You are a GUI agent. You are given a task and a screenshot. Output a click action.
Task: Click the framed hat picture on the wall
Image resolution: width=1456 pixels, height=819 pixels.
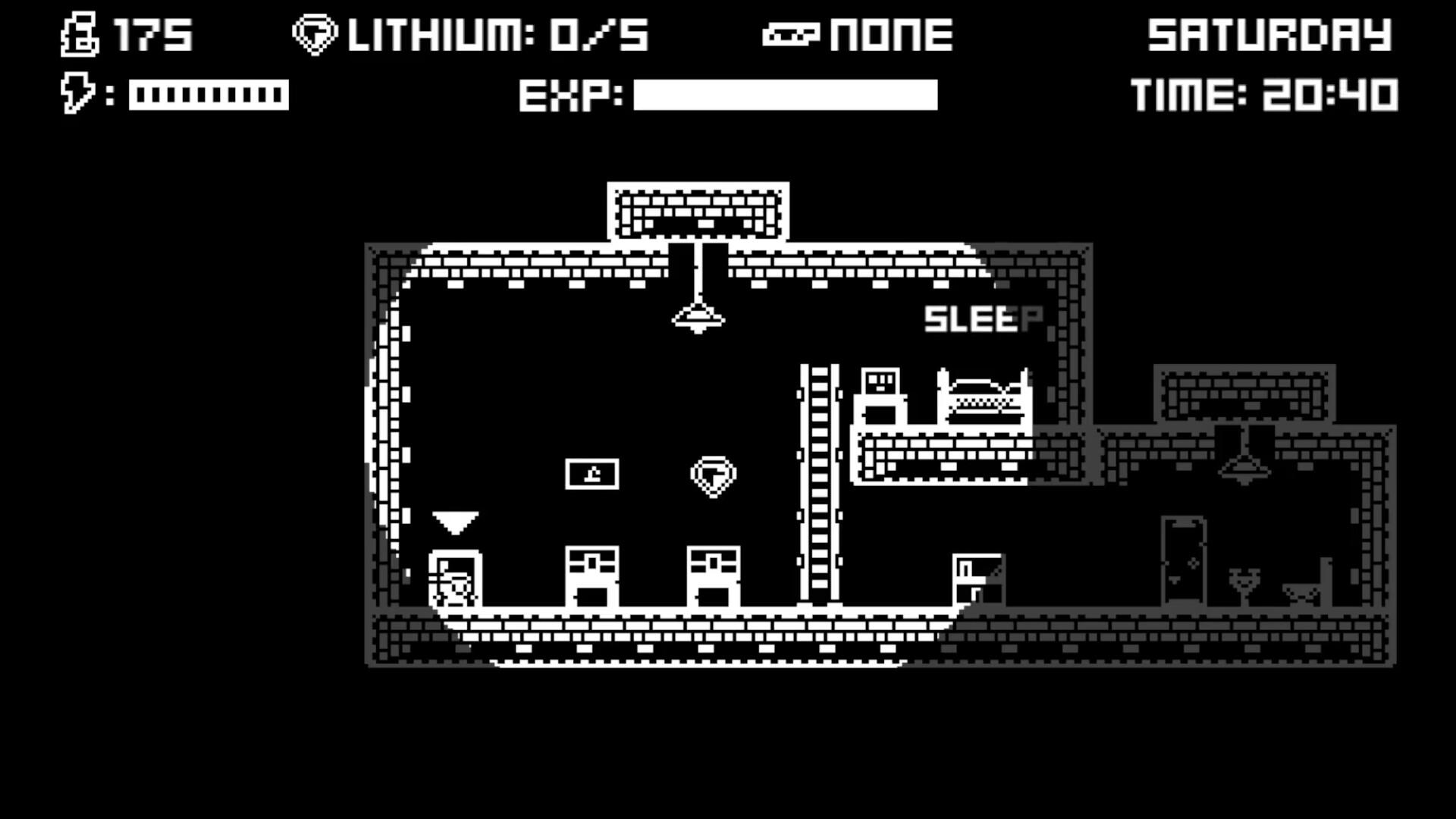tap(593, 473)
